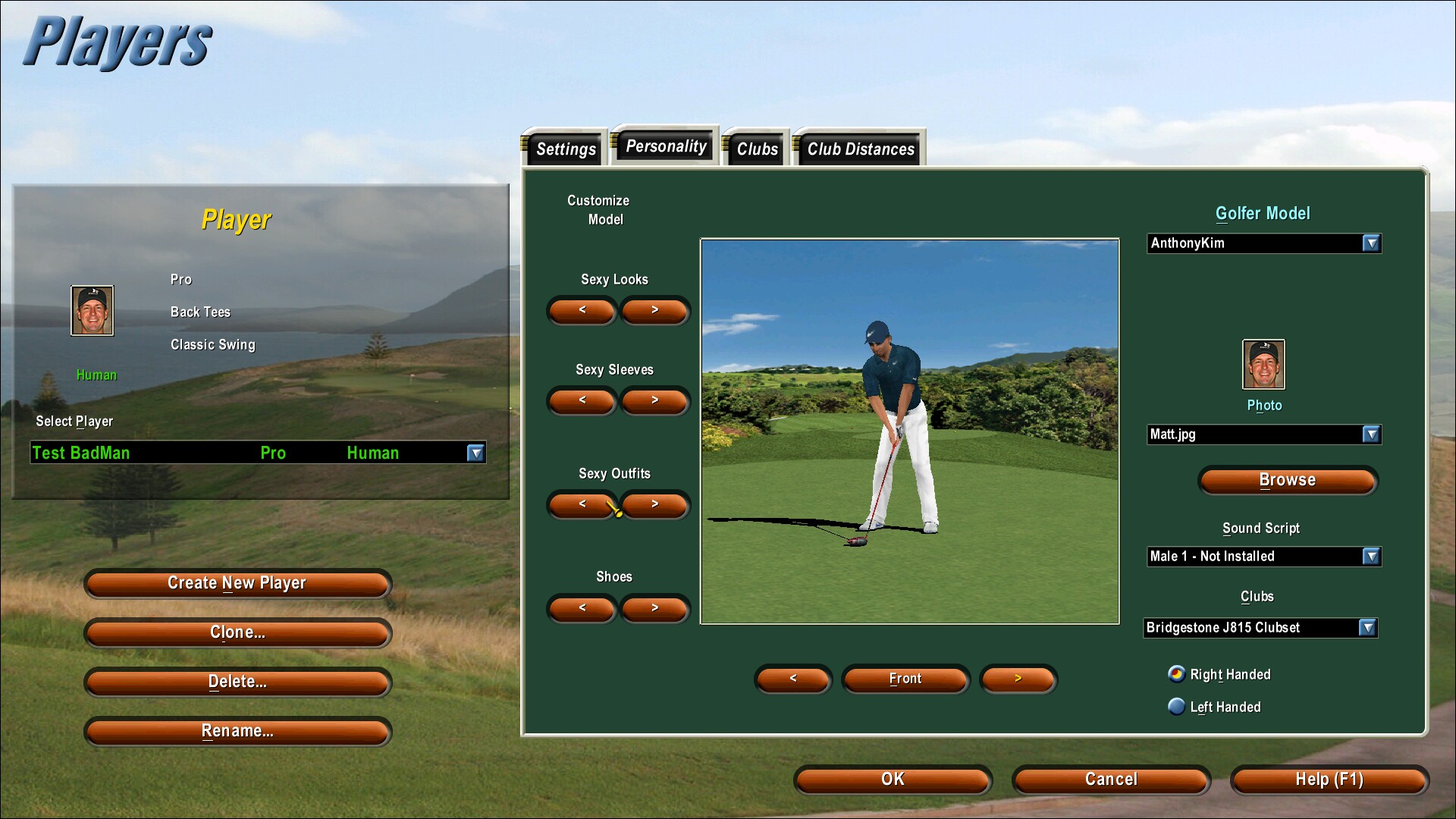This screenshot has width=1456, height=819.
Task: Rename the selected player
Action: pos(237,731)
